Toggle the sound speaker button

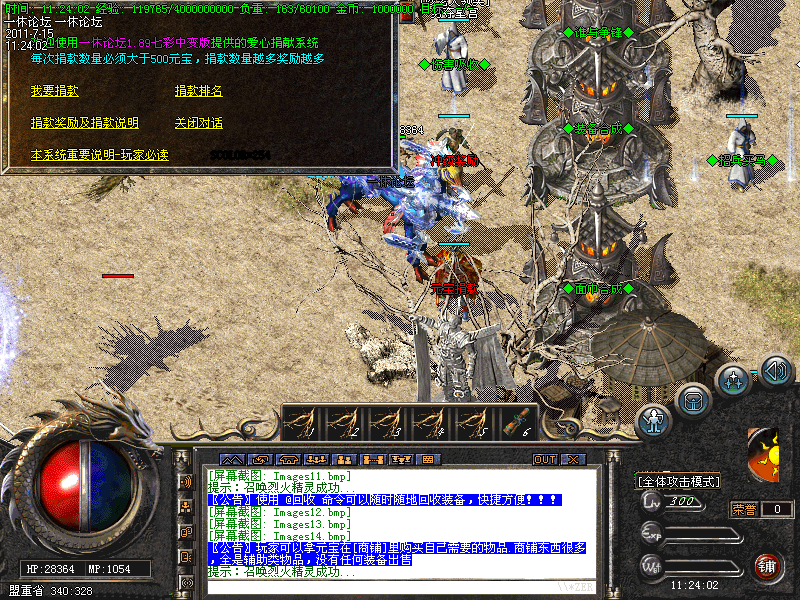pos(776,371)
